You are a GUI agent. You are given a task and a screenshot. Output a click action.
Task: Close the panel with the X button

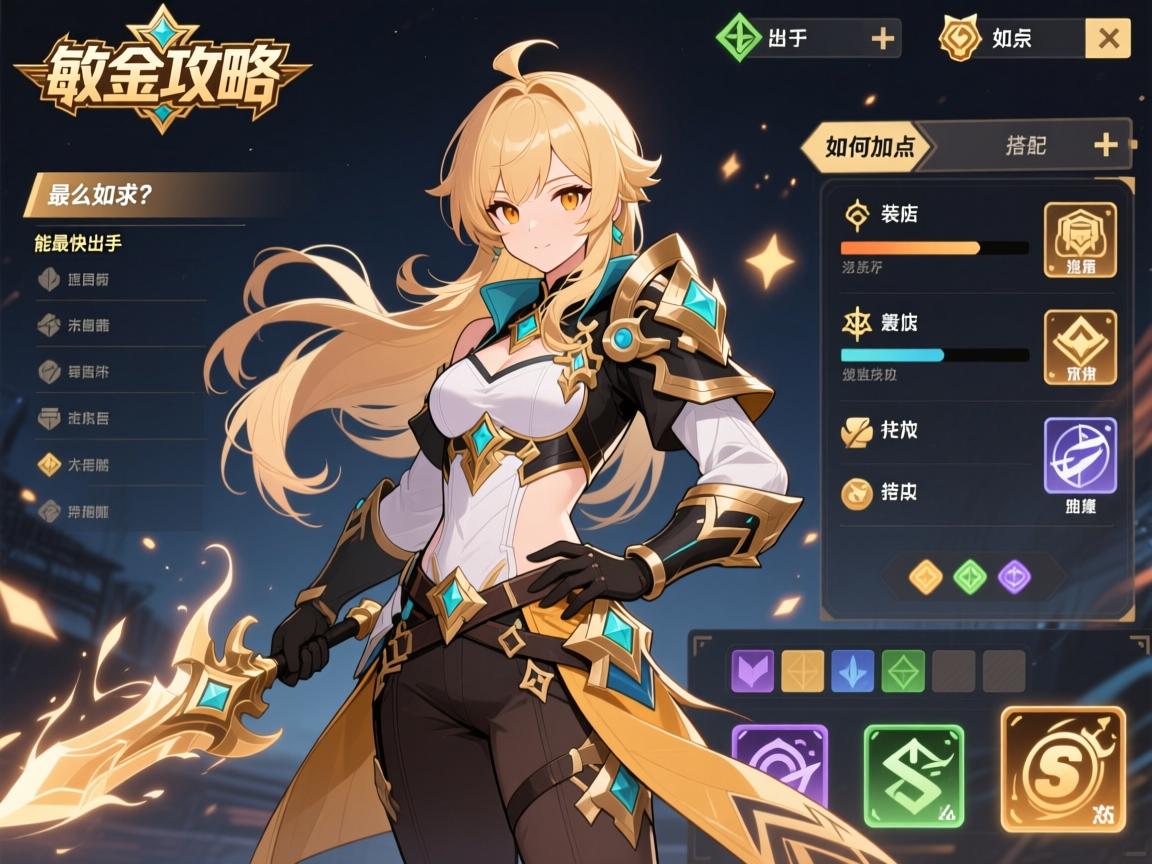click(1108, 39)
